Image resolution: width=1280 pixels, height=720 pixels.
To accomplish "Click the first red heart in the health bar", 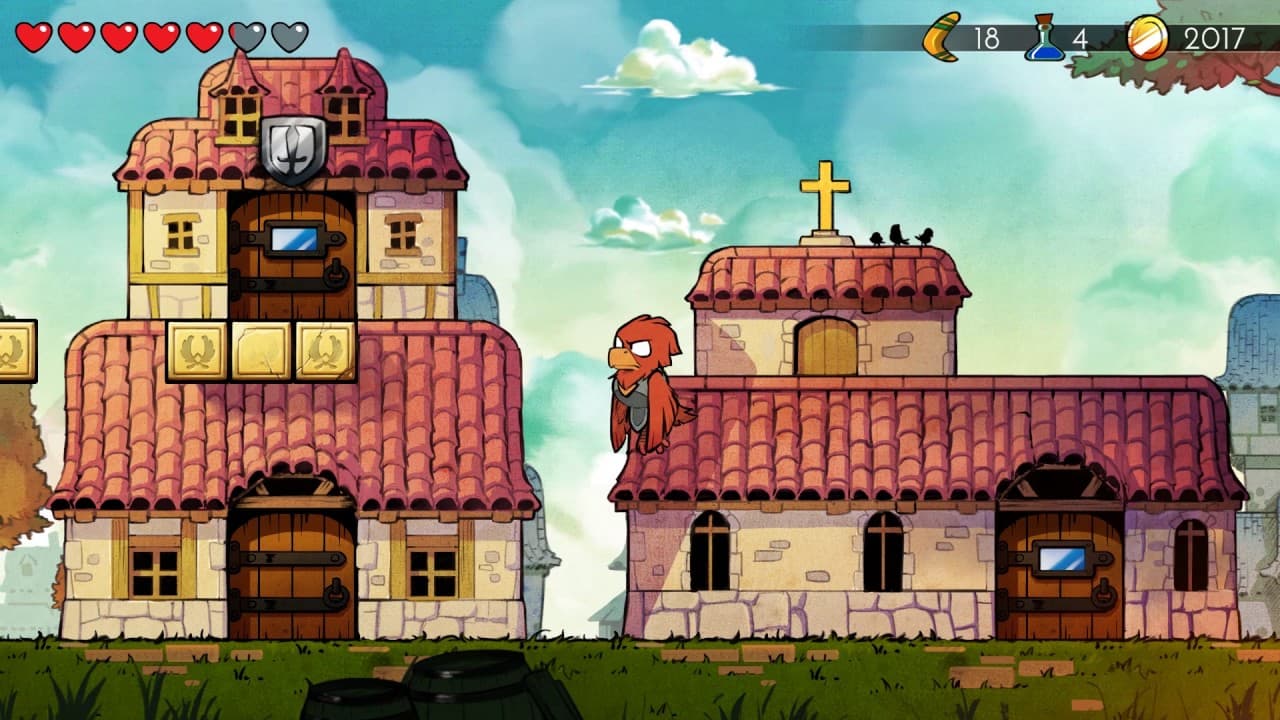I will click(x=34, y=36).
